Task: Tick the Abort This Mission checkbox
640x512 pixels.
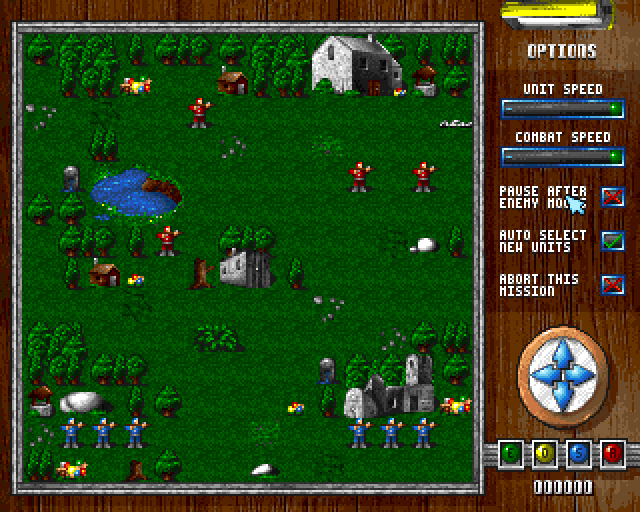Action: click(x=612, y=285)
